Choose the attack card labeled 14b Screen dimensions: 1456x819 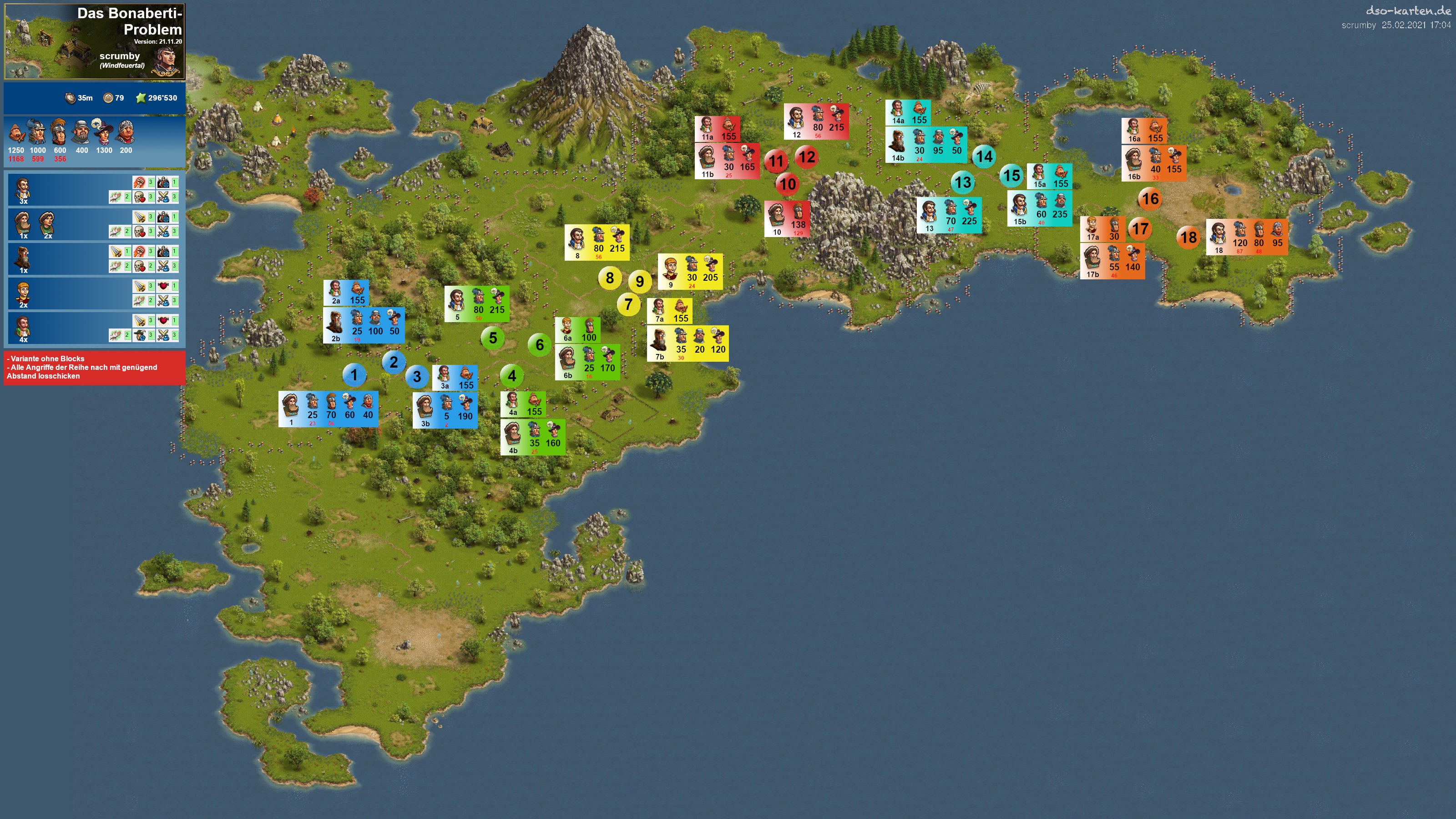(x=926, y=145)
